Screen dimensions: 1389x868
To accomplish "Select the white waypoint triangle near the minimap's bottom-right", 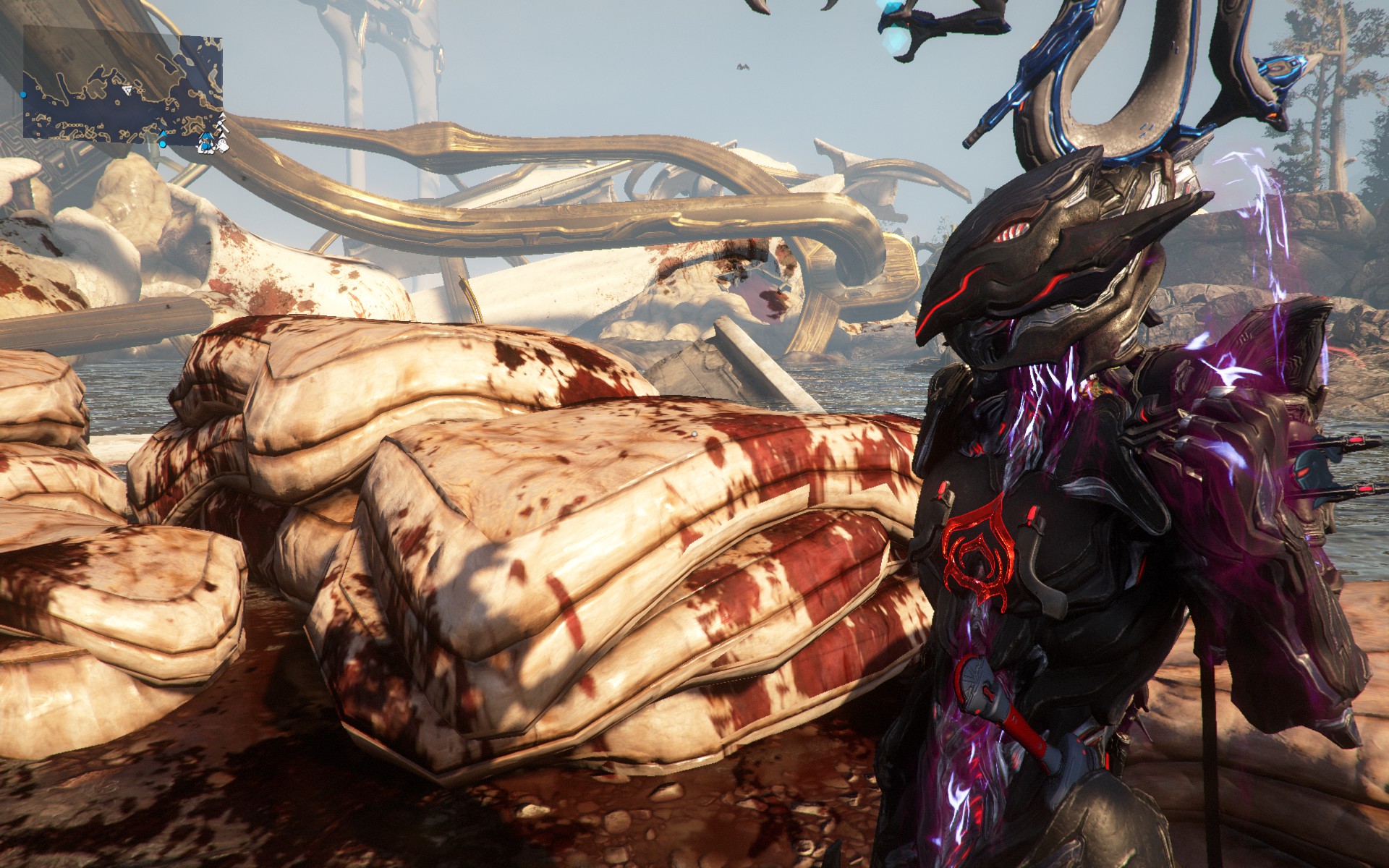I will pos(222,135).
